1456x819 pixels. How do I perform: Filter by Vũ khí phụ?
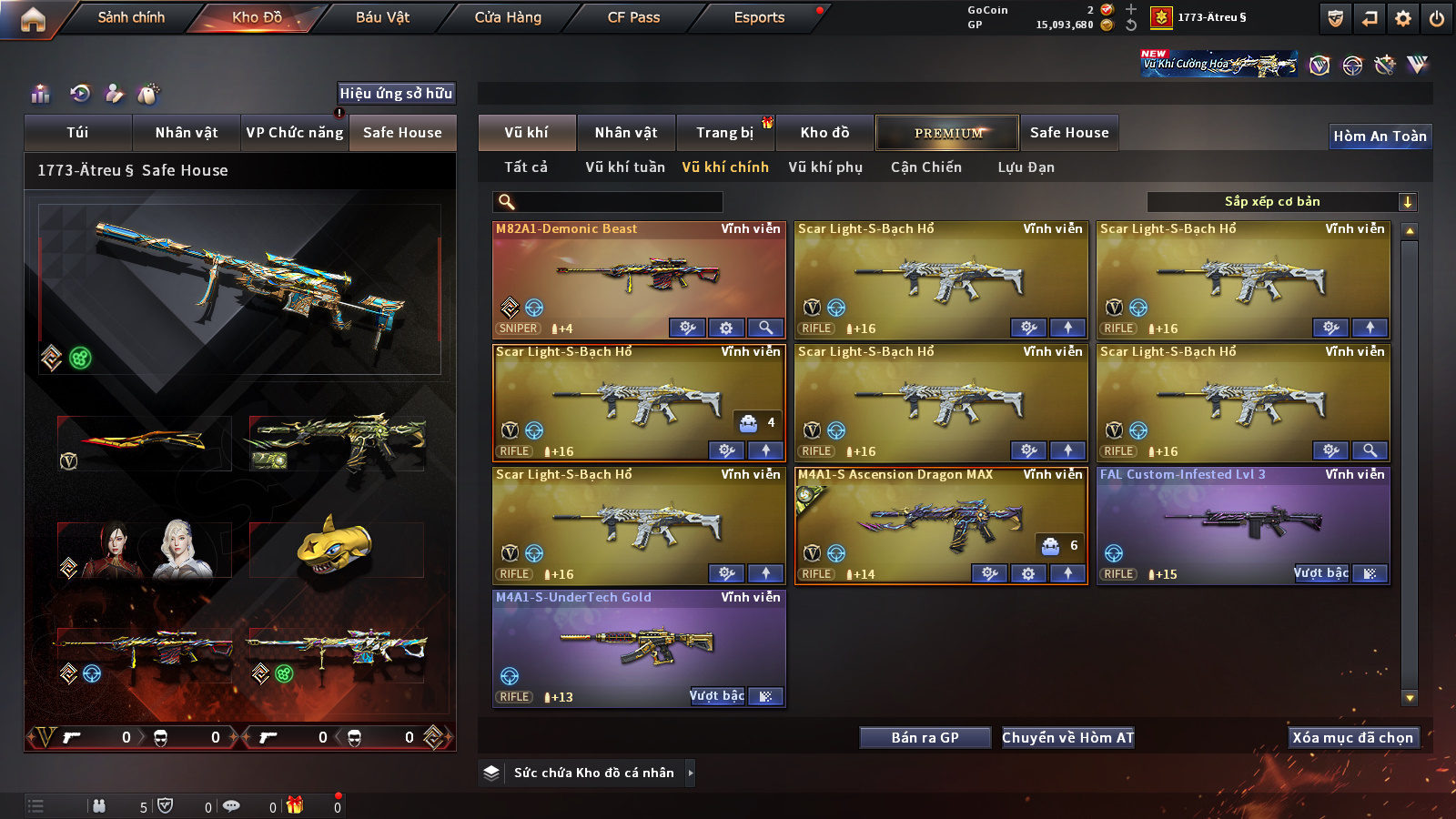(825, 167)
